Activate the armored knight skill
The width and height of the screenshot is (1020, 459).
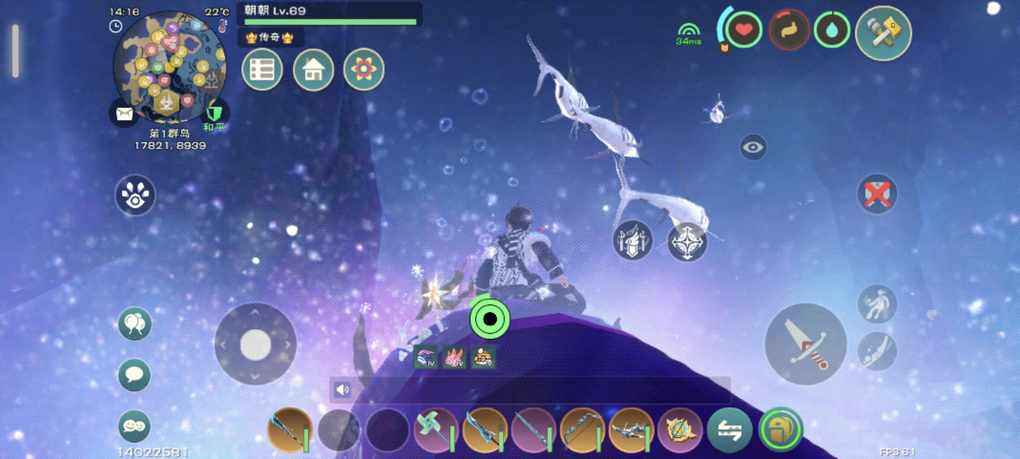[x=633, y=241]
